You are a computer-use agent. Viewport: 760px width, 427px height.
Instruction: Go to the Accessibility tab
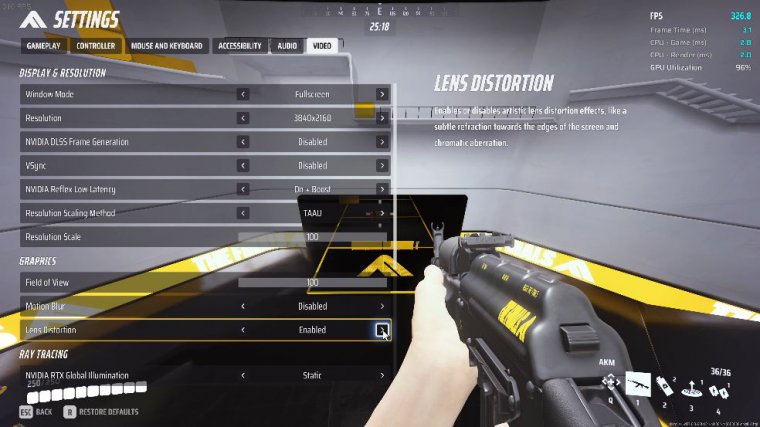click(240, 46)
